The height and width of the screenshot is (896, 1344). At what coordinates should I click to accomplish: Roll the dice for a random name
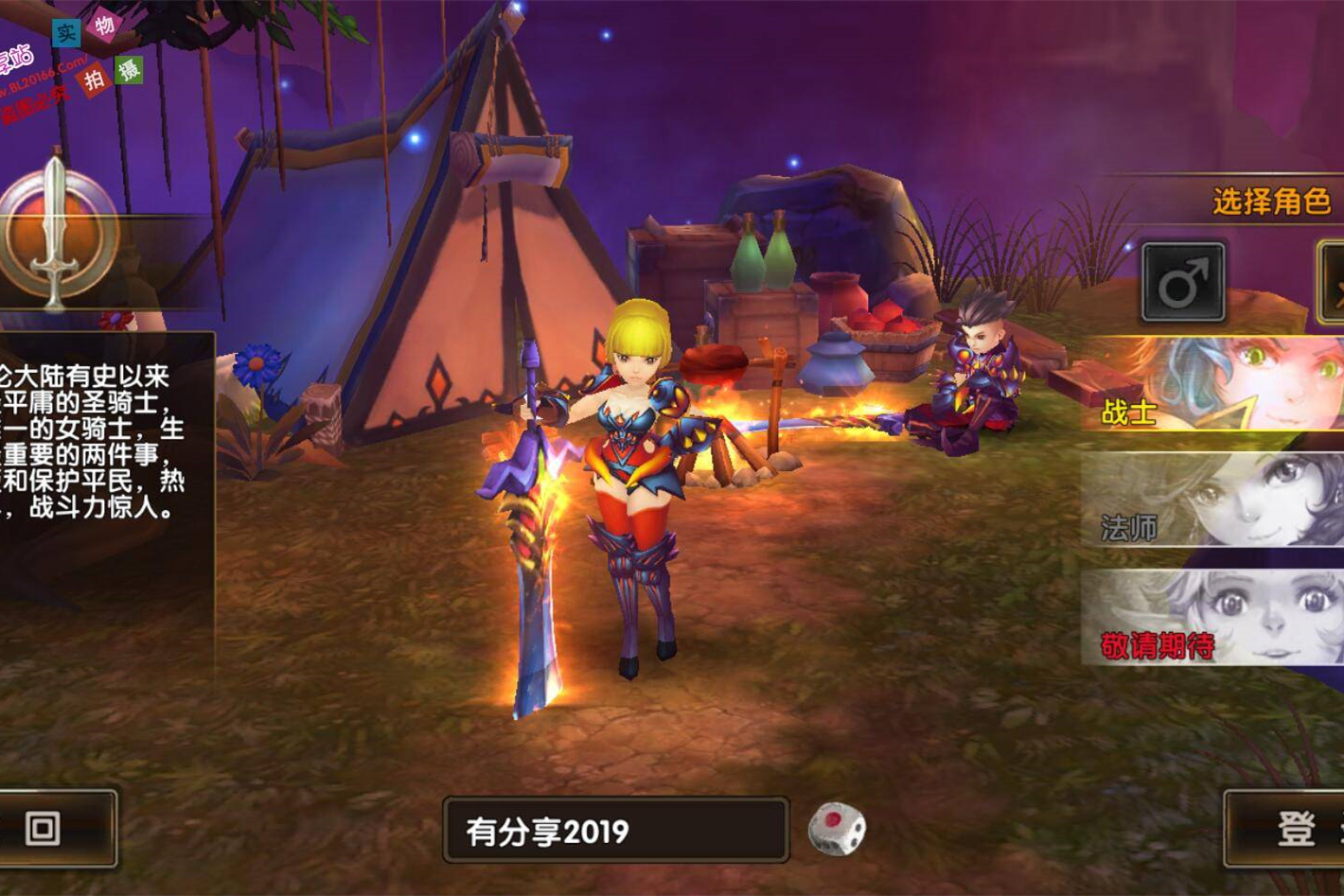click(837, 829)
